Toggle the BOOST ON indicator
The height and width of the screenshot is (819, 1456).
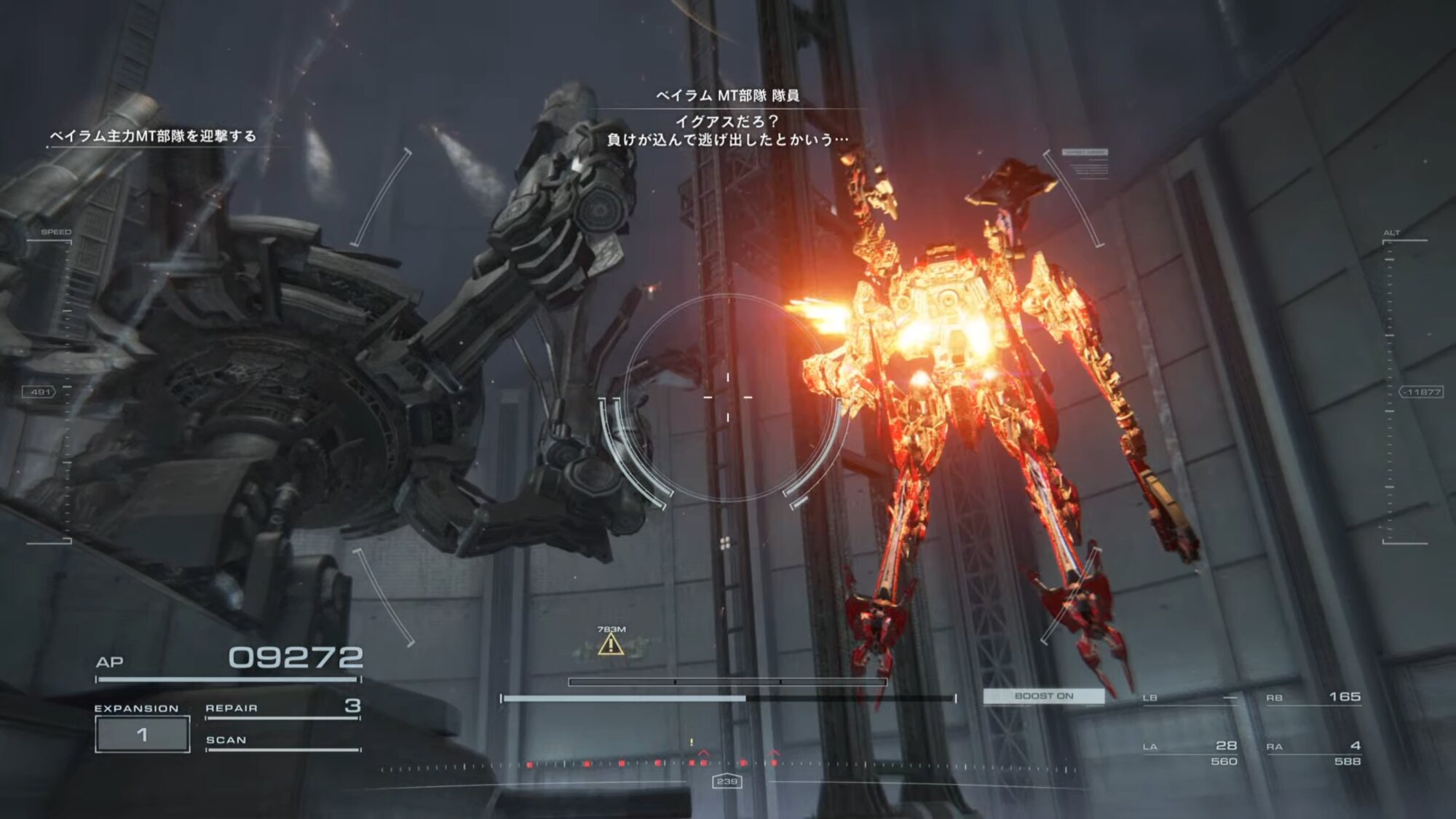coord(1043,696)
